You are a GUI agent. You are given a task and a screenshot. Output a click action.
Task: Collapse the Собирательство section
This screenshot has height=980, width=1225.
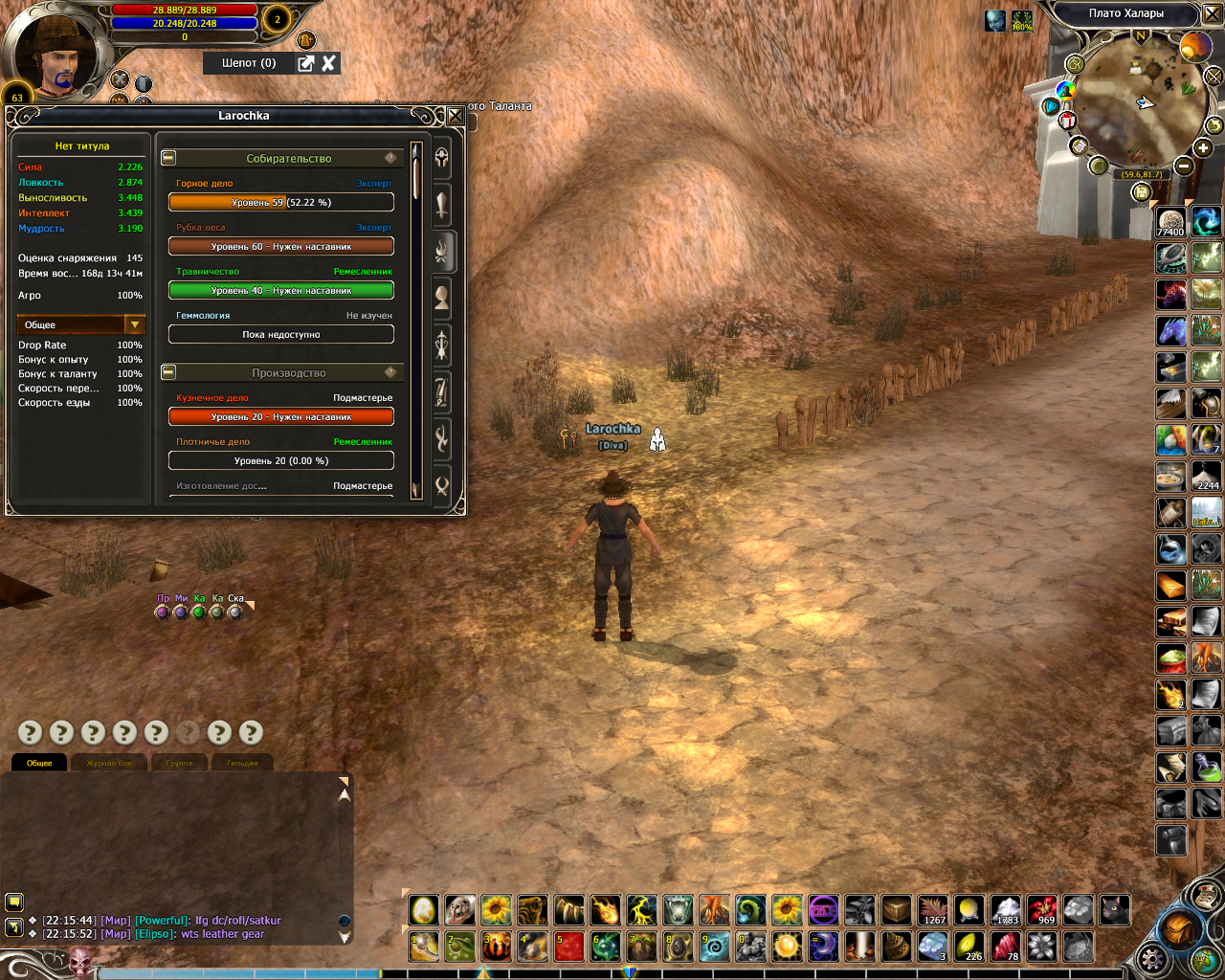[x=168, y=158]
